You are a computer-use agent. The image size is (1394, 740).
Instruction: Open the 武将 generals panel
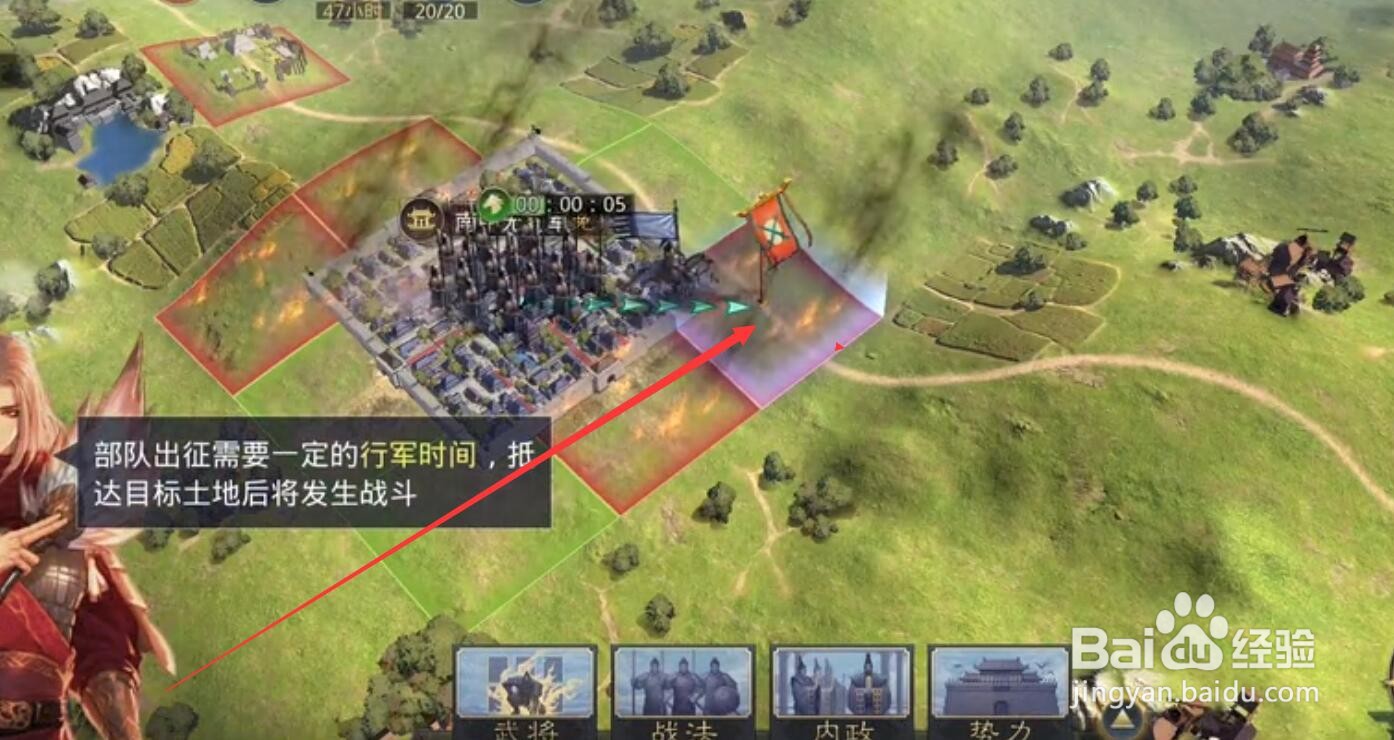(x=525, y=690)
